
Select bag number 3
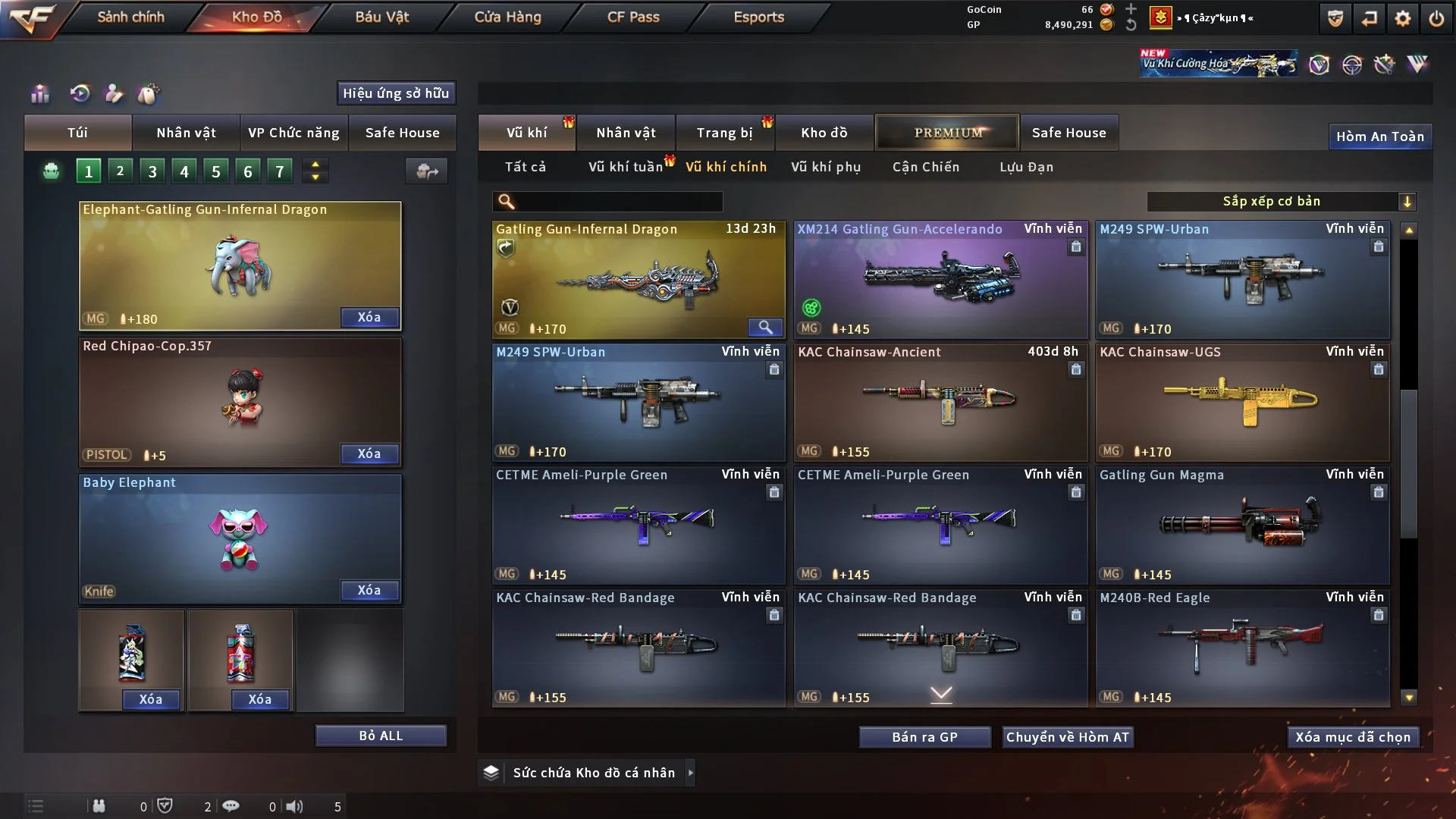tap(152, 171)
